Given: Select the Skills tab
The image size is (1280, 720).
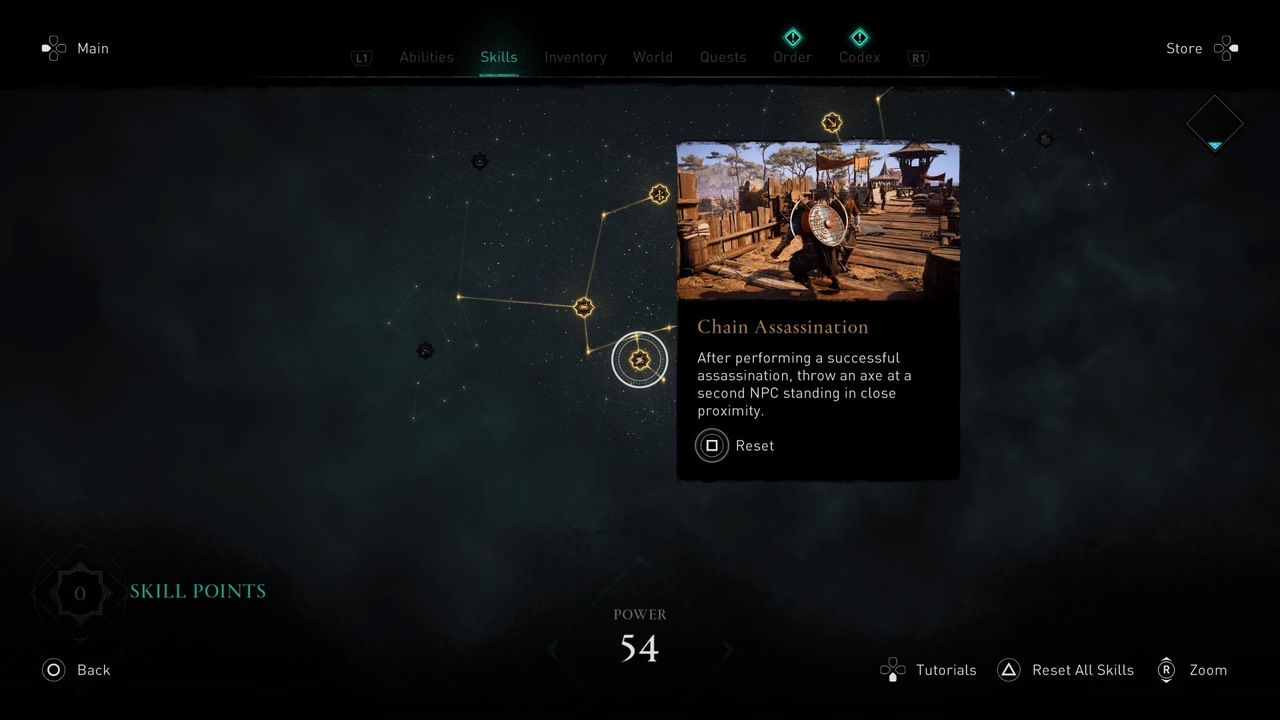Looking at the screenshot, I should (x=498, y=57).
